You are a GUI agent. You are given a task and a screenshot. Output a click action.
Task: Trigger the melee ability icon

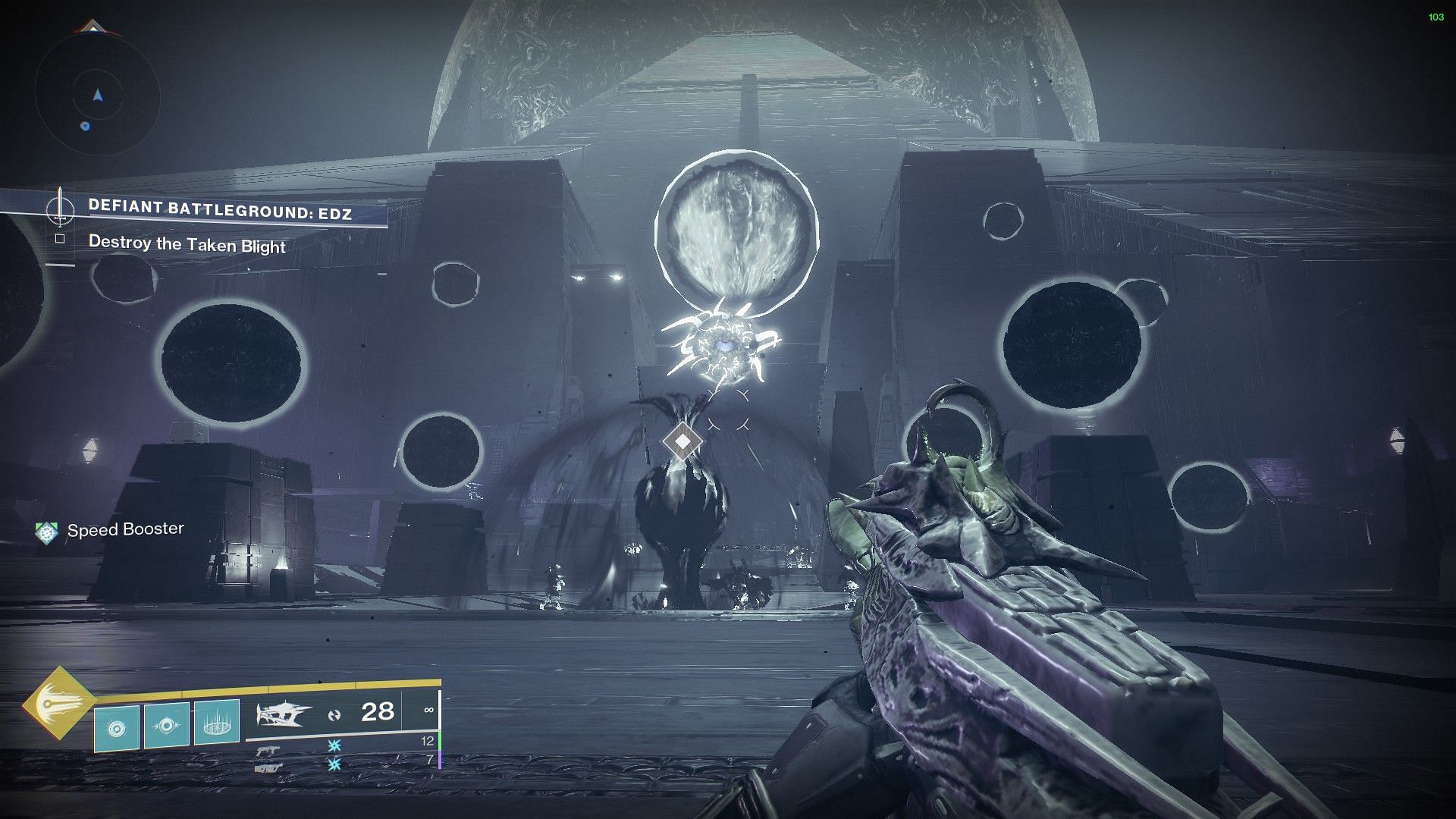(x=167, y=724)
